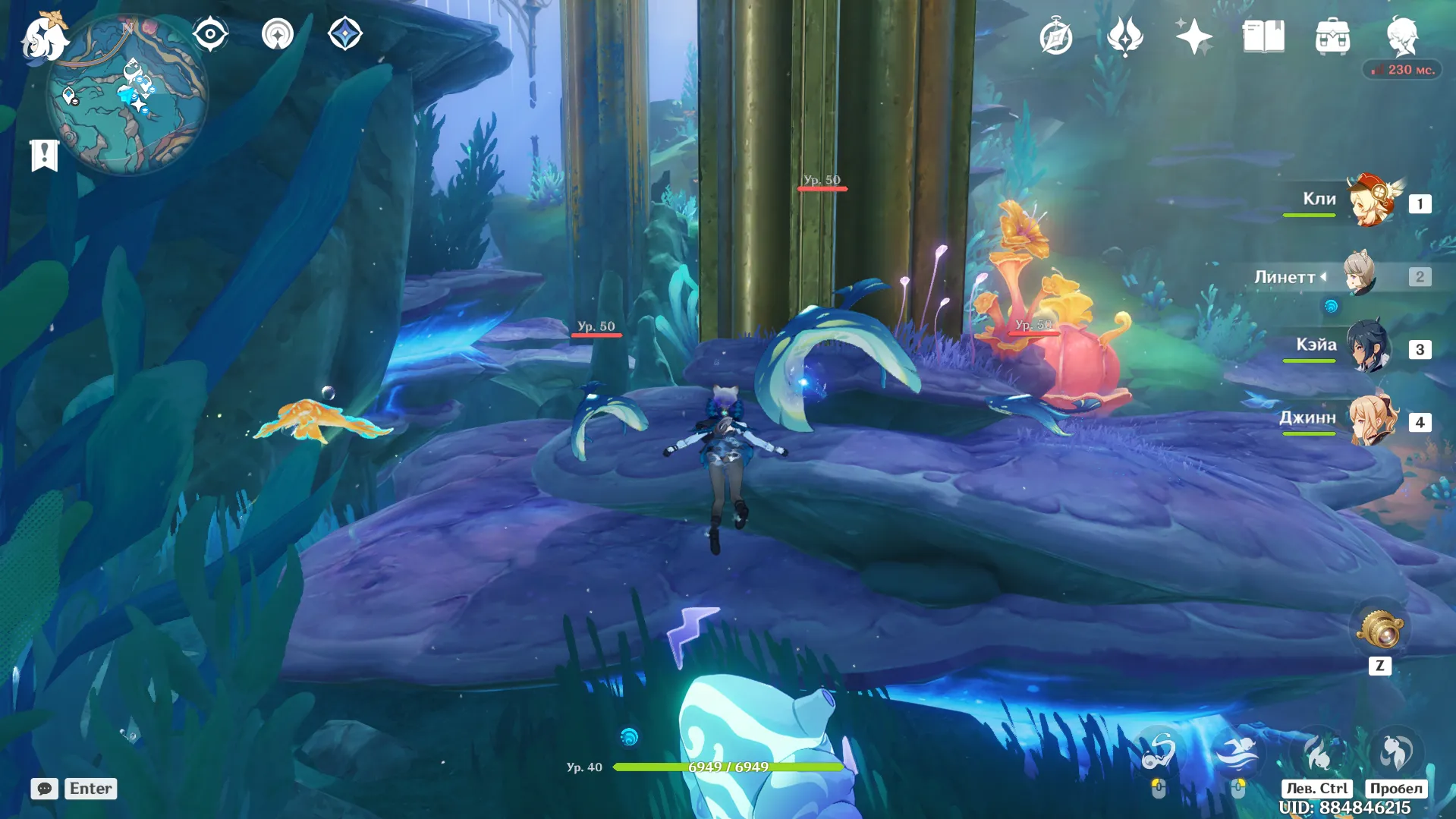The width and height of the screenshot is (1456, 819).
Task: Switch to party member Джинн
Action: pyautogui.click(x=1372, y=421)
